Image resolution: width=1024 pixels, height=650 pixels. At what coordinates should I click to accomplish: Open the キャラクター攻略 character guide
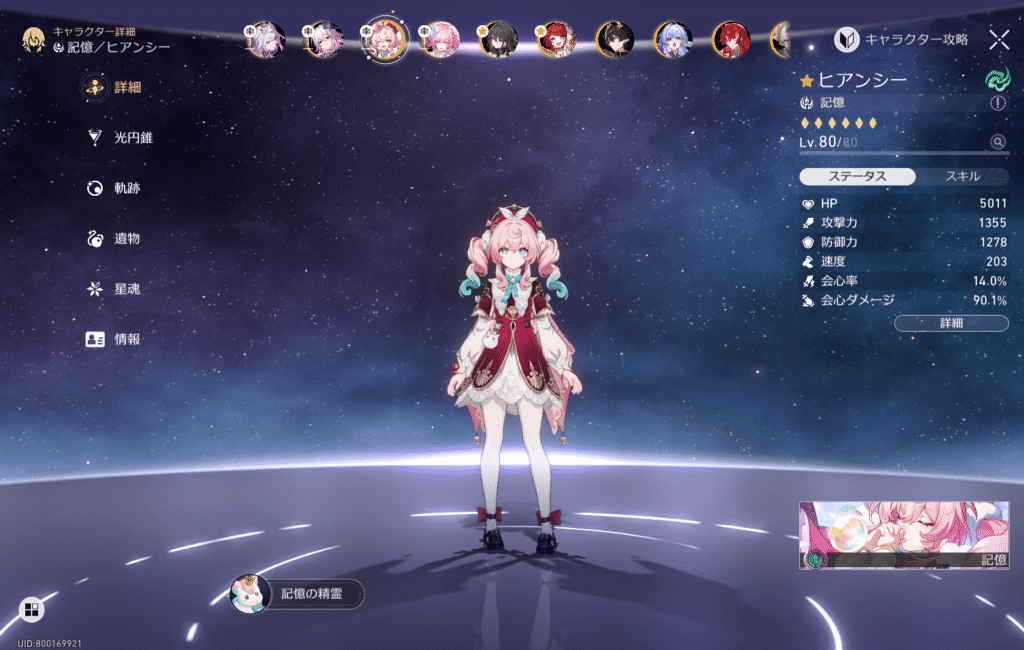902,40
